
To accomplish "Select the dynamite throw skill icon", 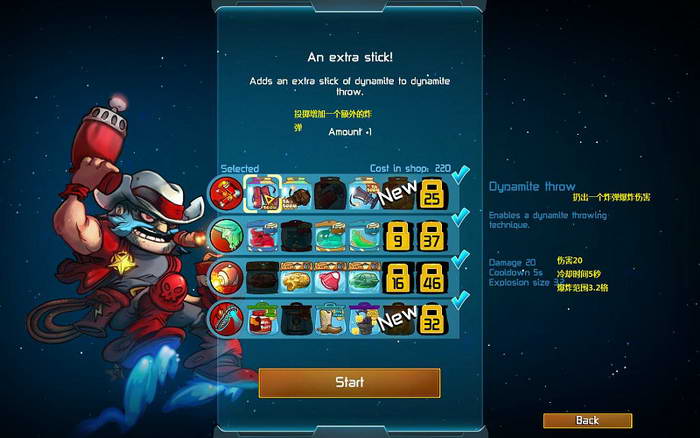I will (224, 192).
